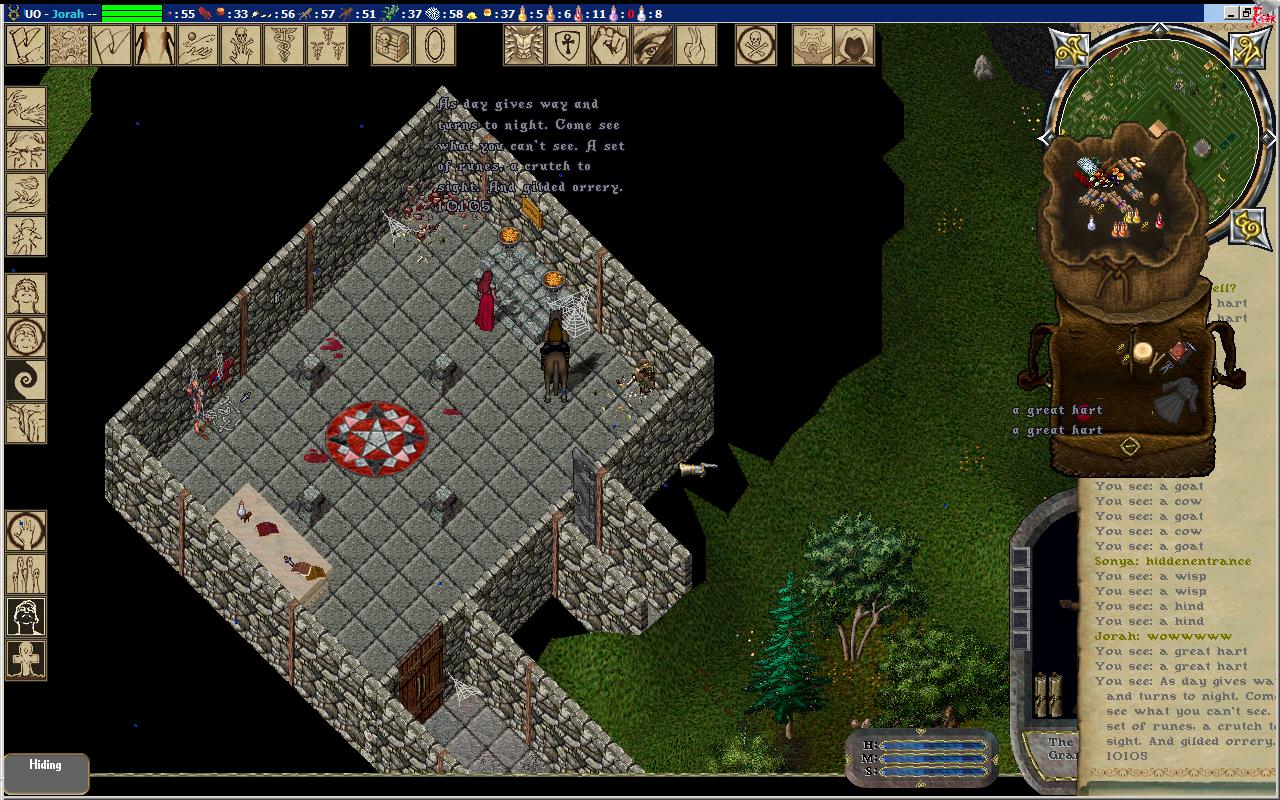Image resolution: width=1280 pixels, height=800 pixels.
Task: Activate the watching eye skill icon
Action: pyautogui.click(x=652, y=46)
